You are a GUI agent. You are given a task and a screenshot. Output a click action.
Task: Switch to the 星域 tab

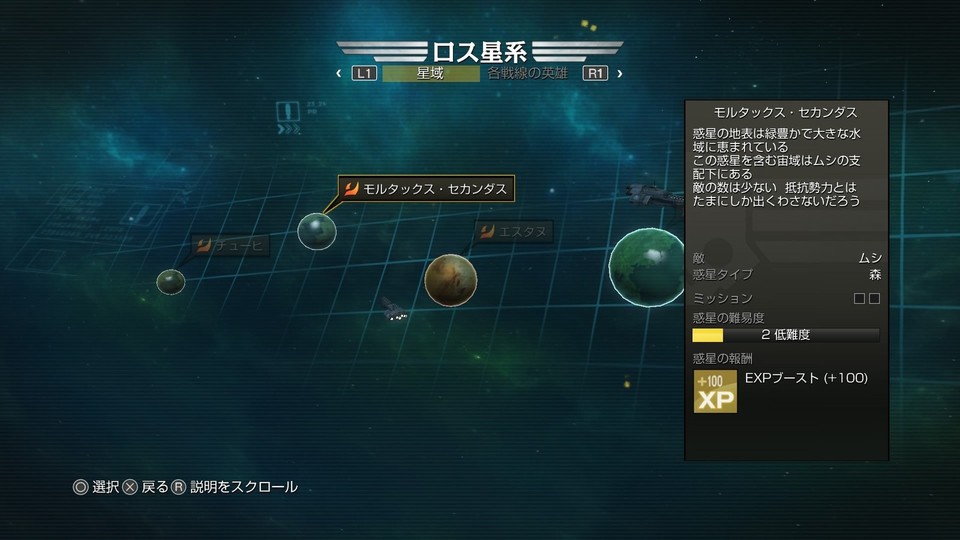pos(430,73)
